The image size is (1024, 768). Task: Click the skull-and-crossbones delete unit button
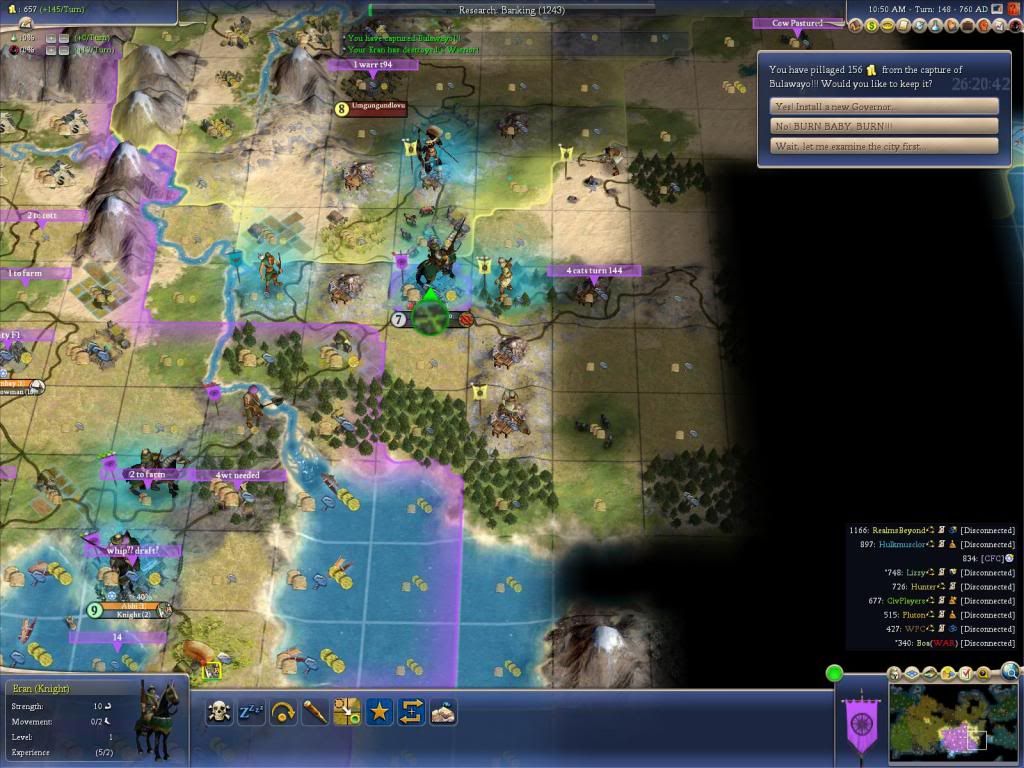[x=219, y=712]
